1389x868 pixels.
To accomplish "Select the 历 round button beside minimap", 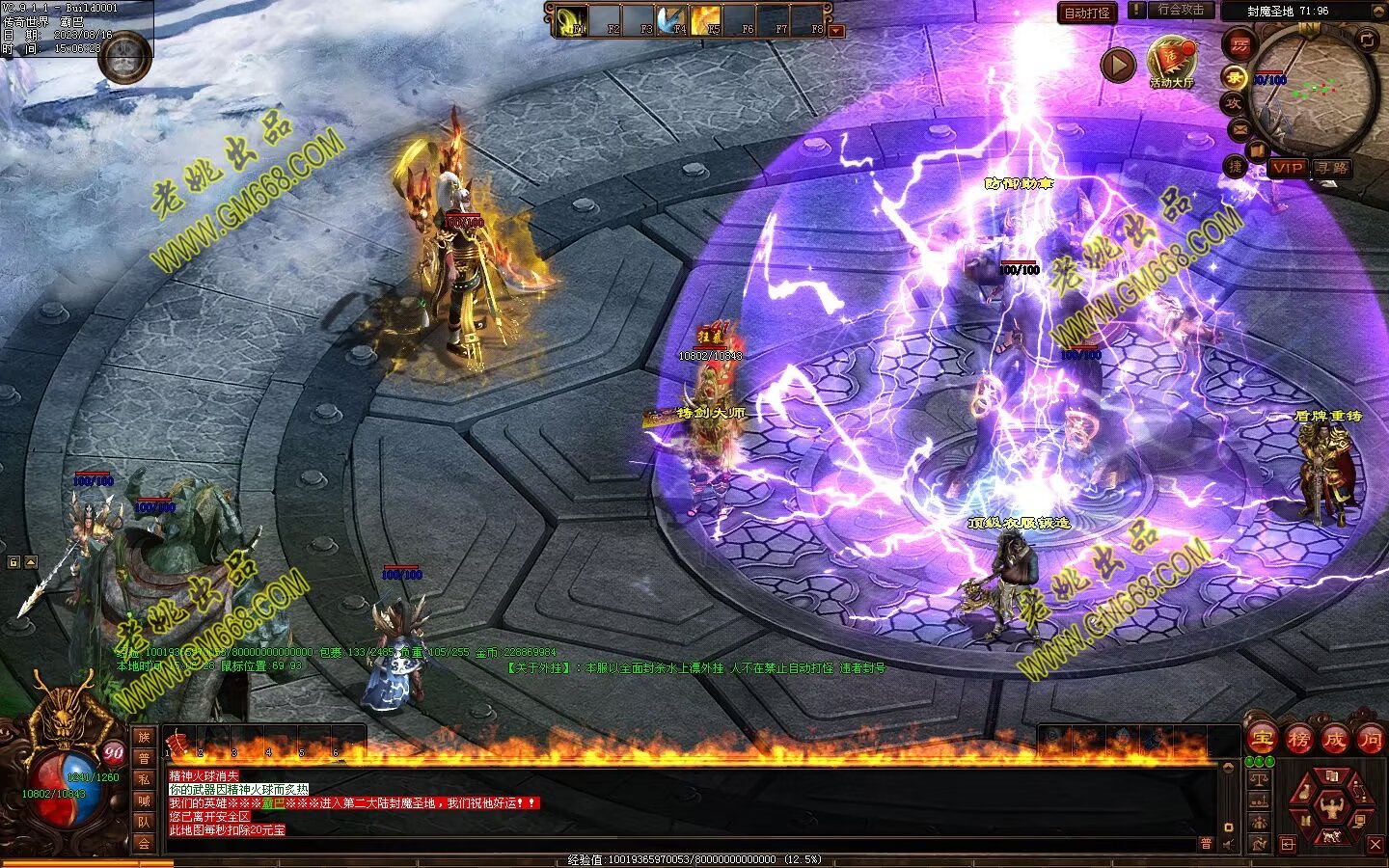I will click(1239, 44).
